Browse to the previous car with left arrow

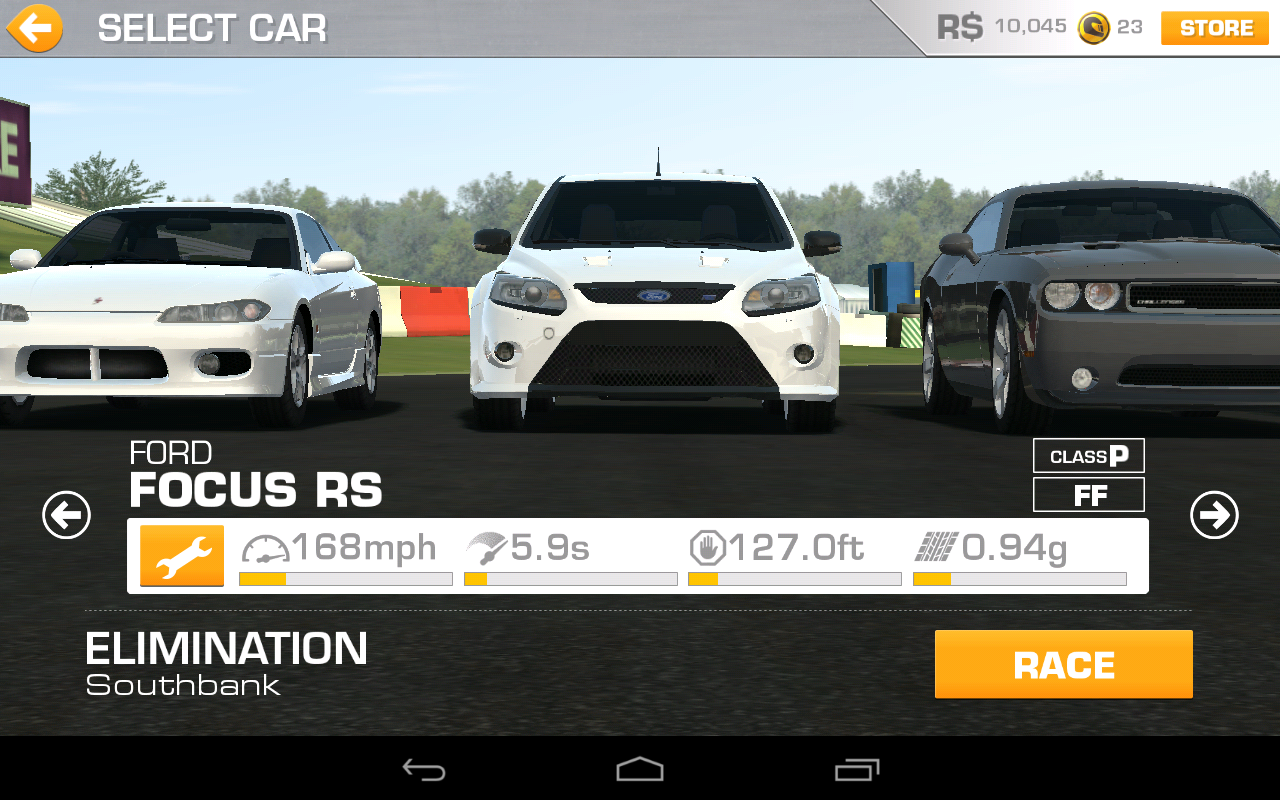coord(66,514)
